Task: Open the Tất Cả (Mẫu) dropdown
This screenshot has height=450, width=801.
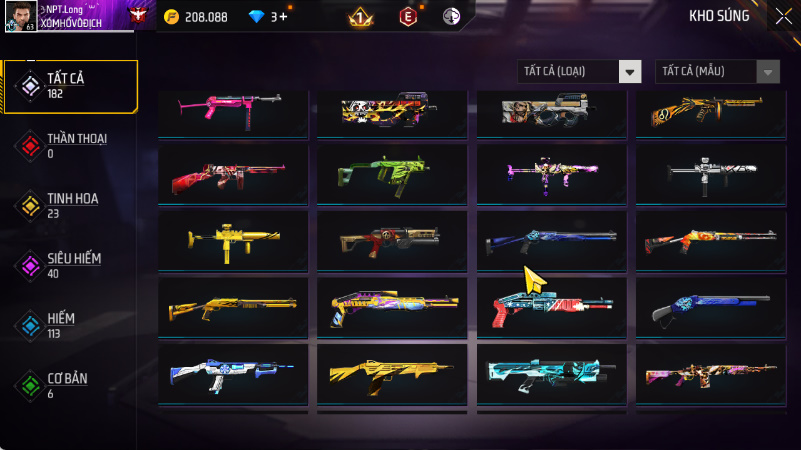Action: (x=717, y=71)
